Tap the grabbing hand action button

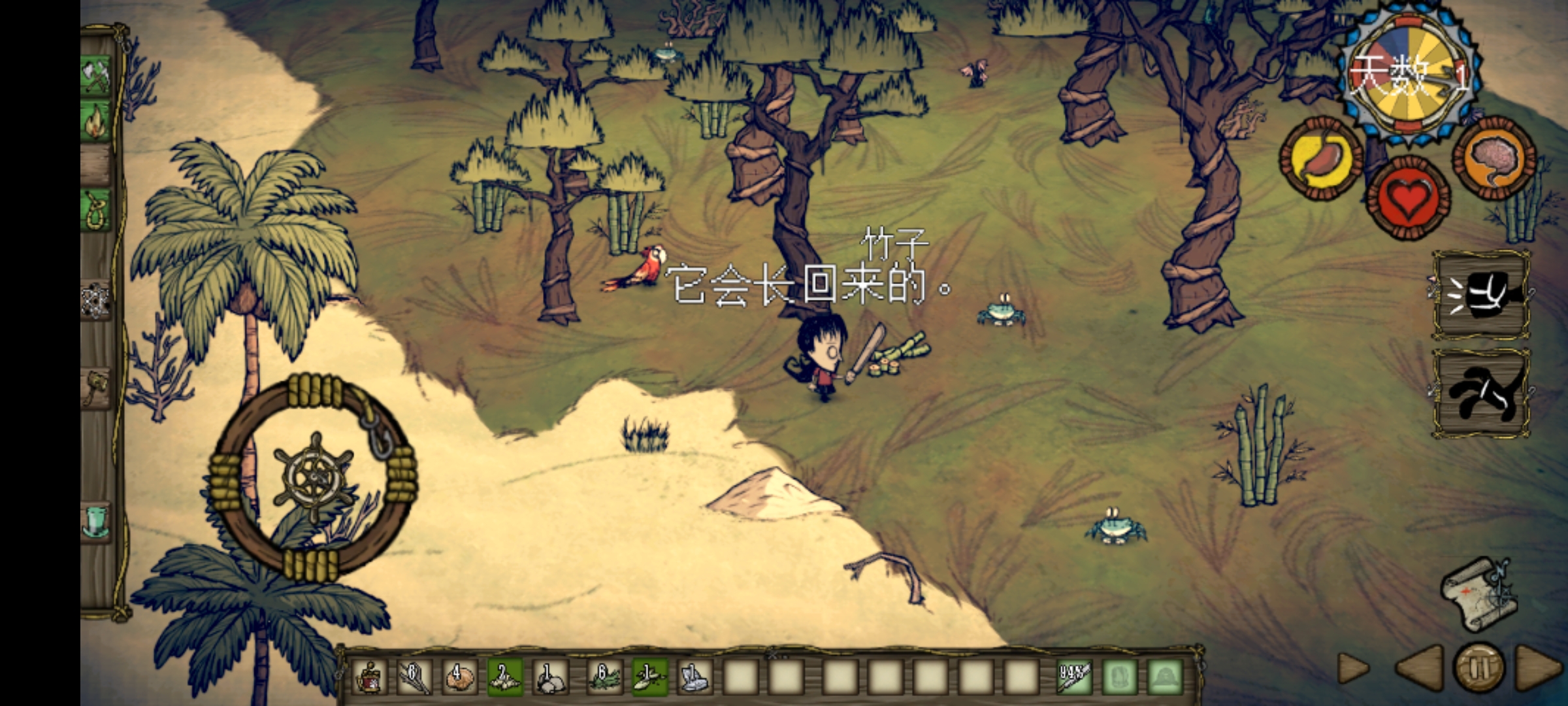[1480, 394]
